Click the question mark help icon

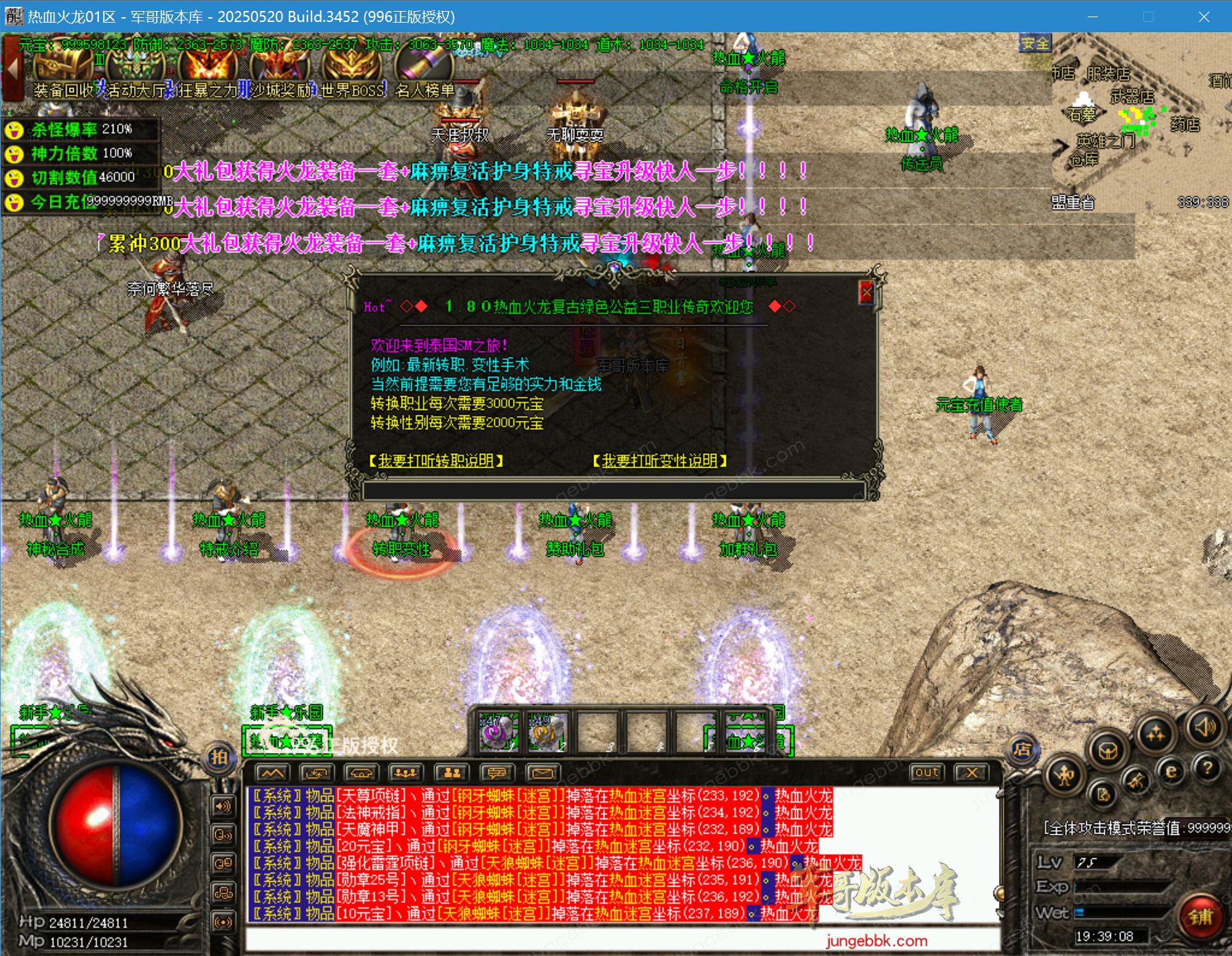1209,768
